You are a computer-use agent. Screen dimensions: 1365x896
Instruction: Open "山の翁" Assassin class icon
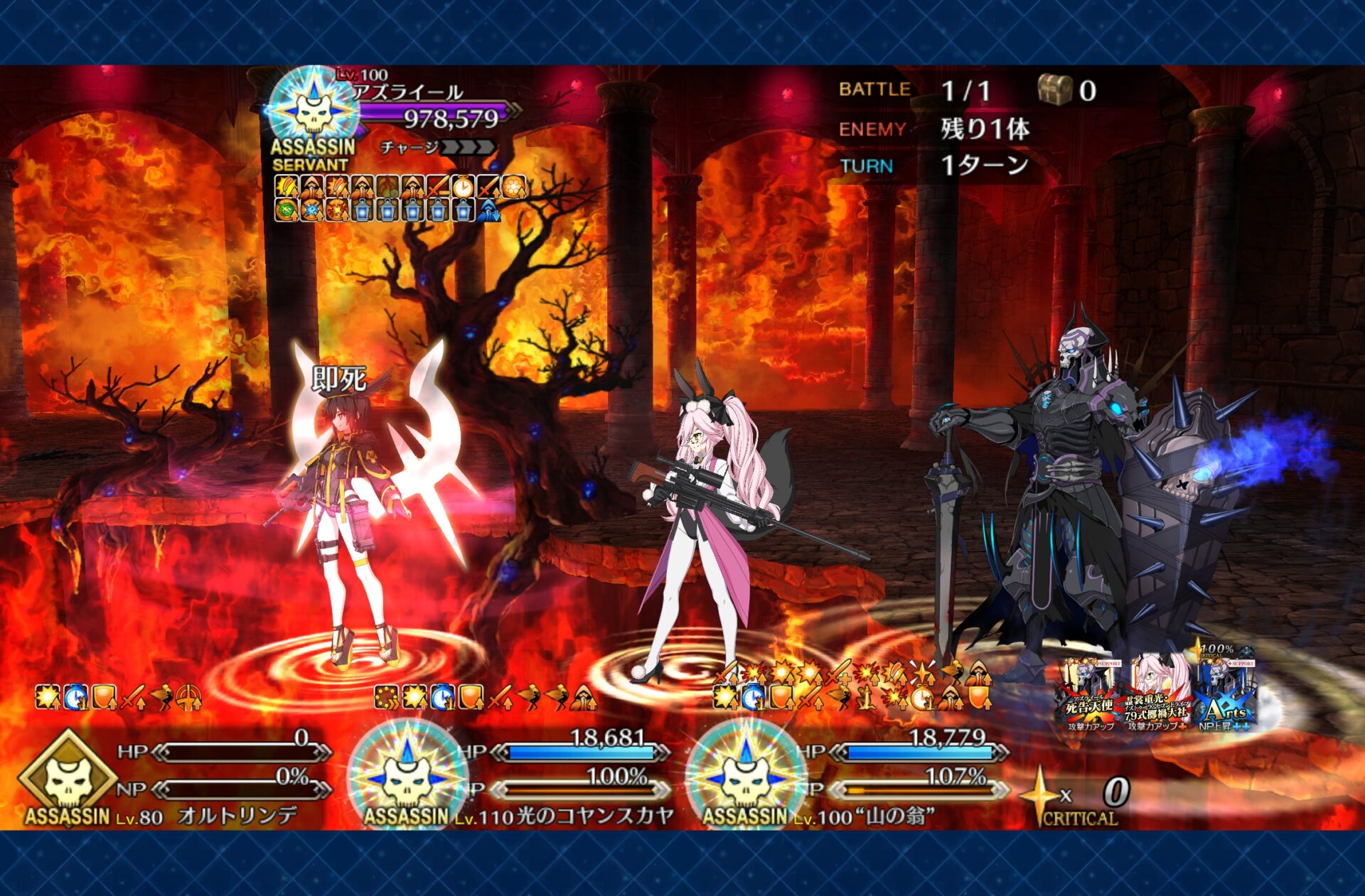[746, 775]
